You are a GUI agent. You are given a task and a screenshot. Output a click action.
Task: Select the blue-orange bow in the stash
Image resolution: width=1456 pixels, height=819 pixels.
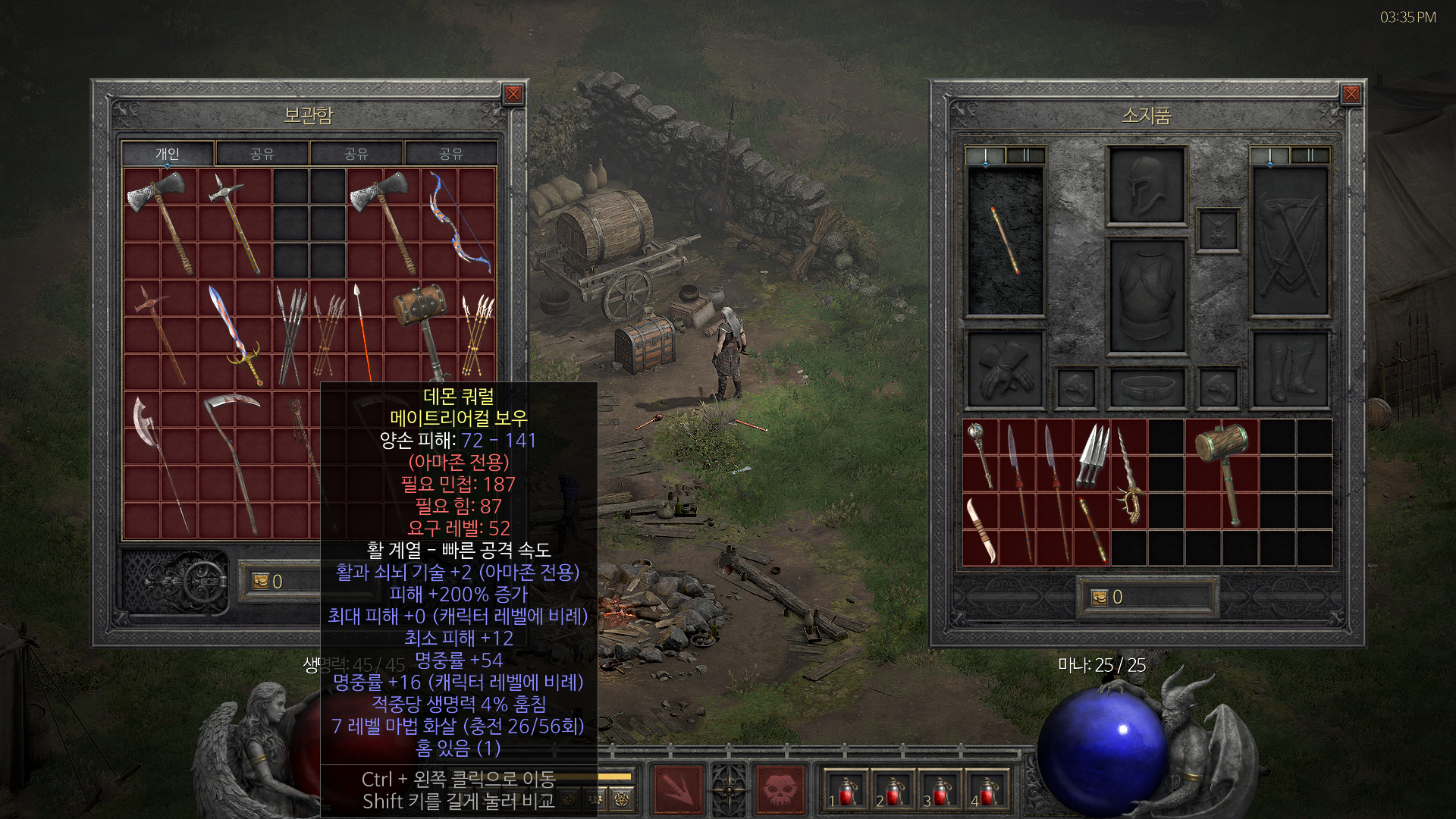coord(458,221)
